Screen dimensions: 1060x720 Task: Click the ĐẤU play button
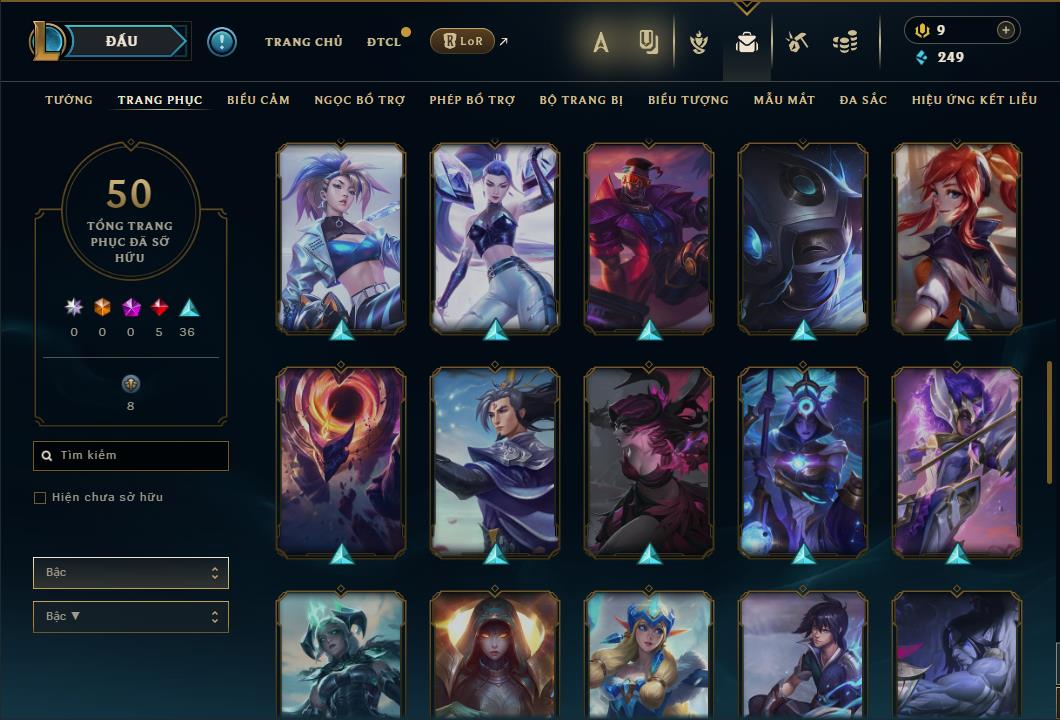[121, 41]
